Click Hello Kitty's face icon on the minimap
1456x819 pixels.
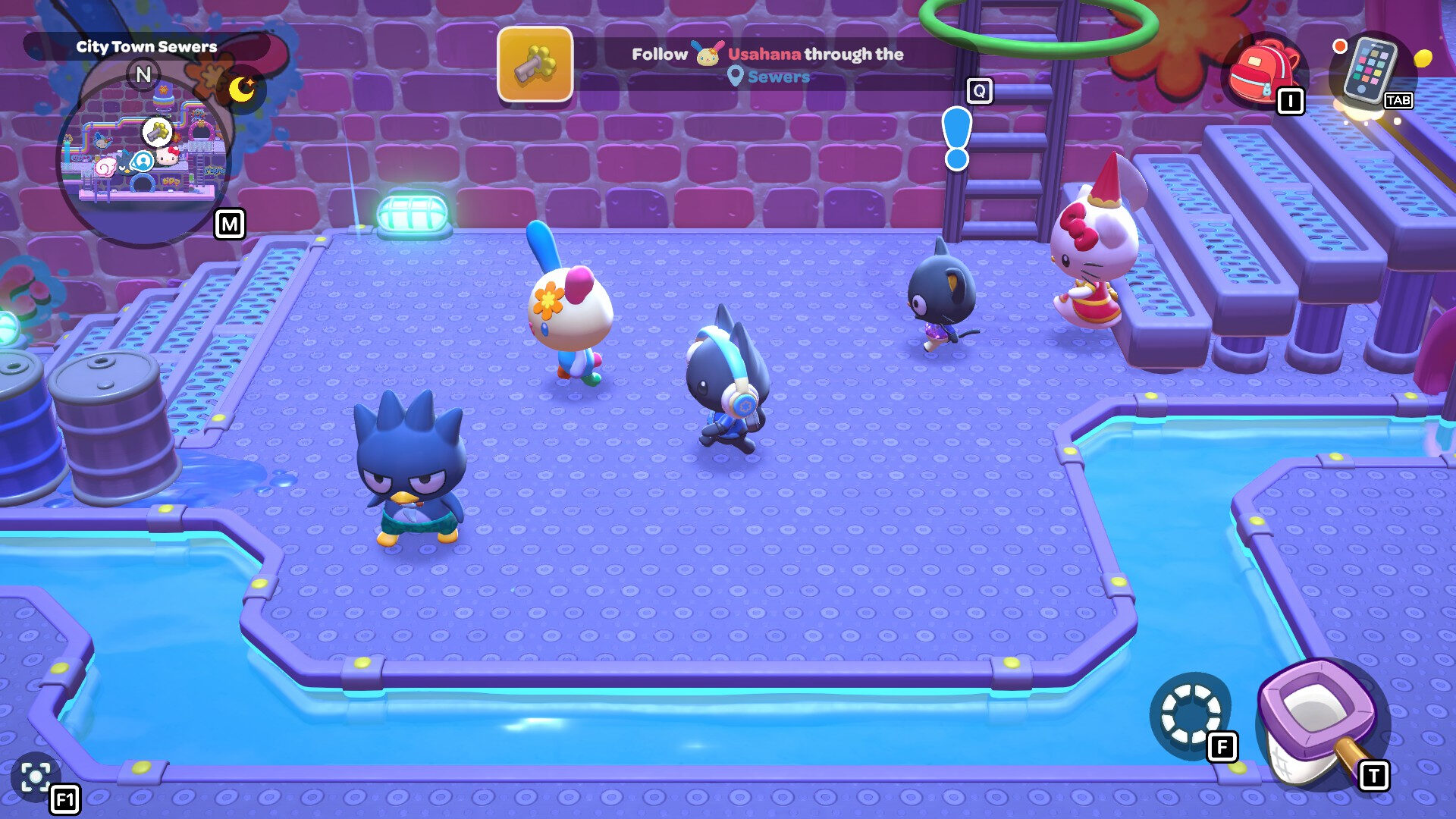pyautogui.click(x=168, y=158)
